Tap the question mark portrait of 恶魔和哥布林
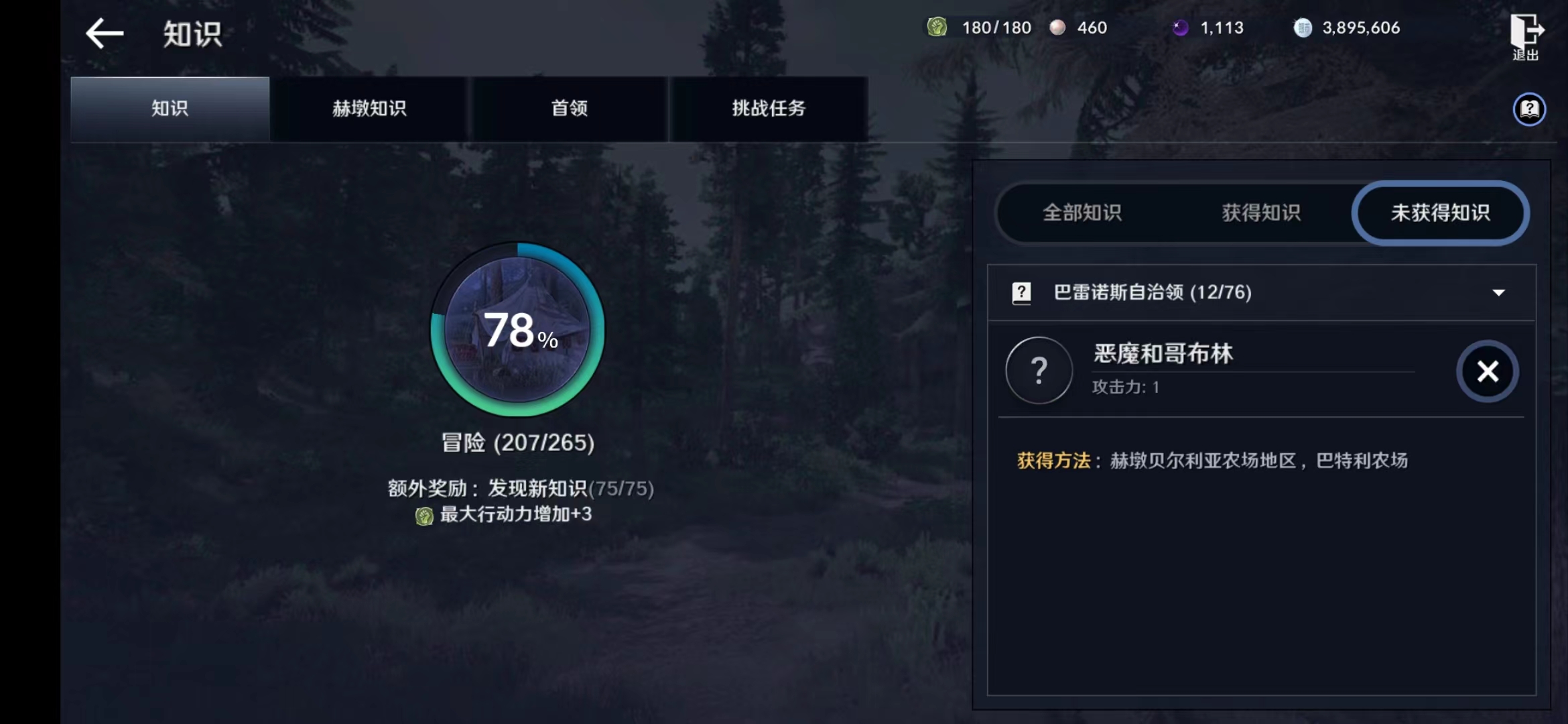The height and width of the screenshot is (724, 1568). click(x=1039, y=371)
